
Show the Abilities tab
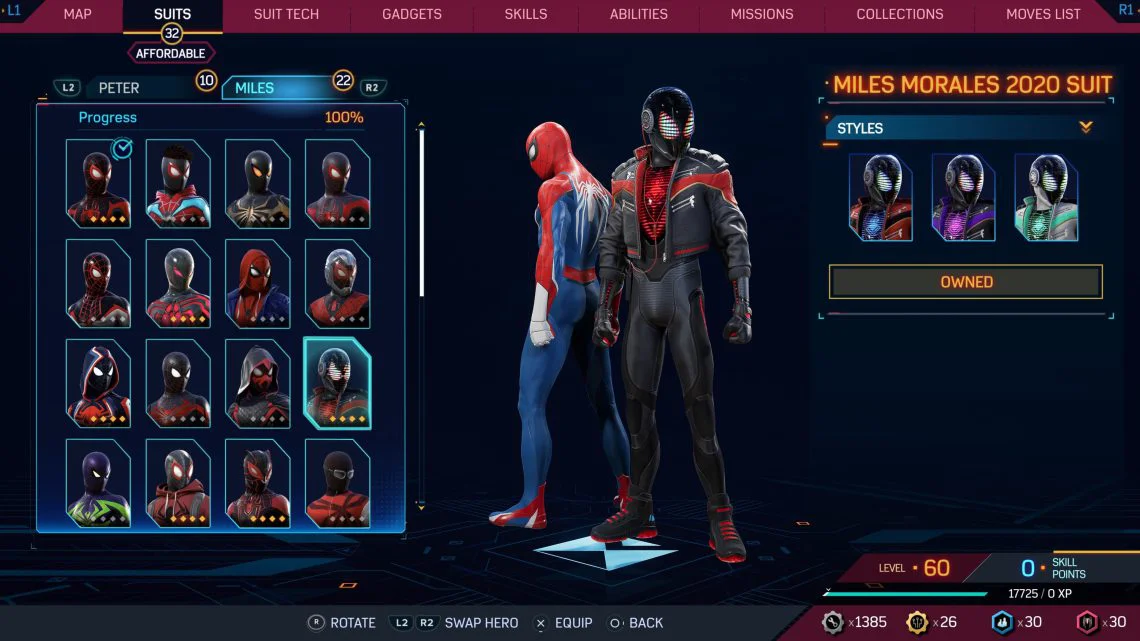[x=638, y=14]
